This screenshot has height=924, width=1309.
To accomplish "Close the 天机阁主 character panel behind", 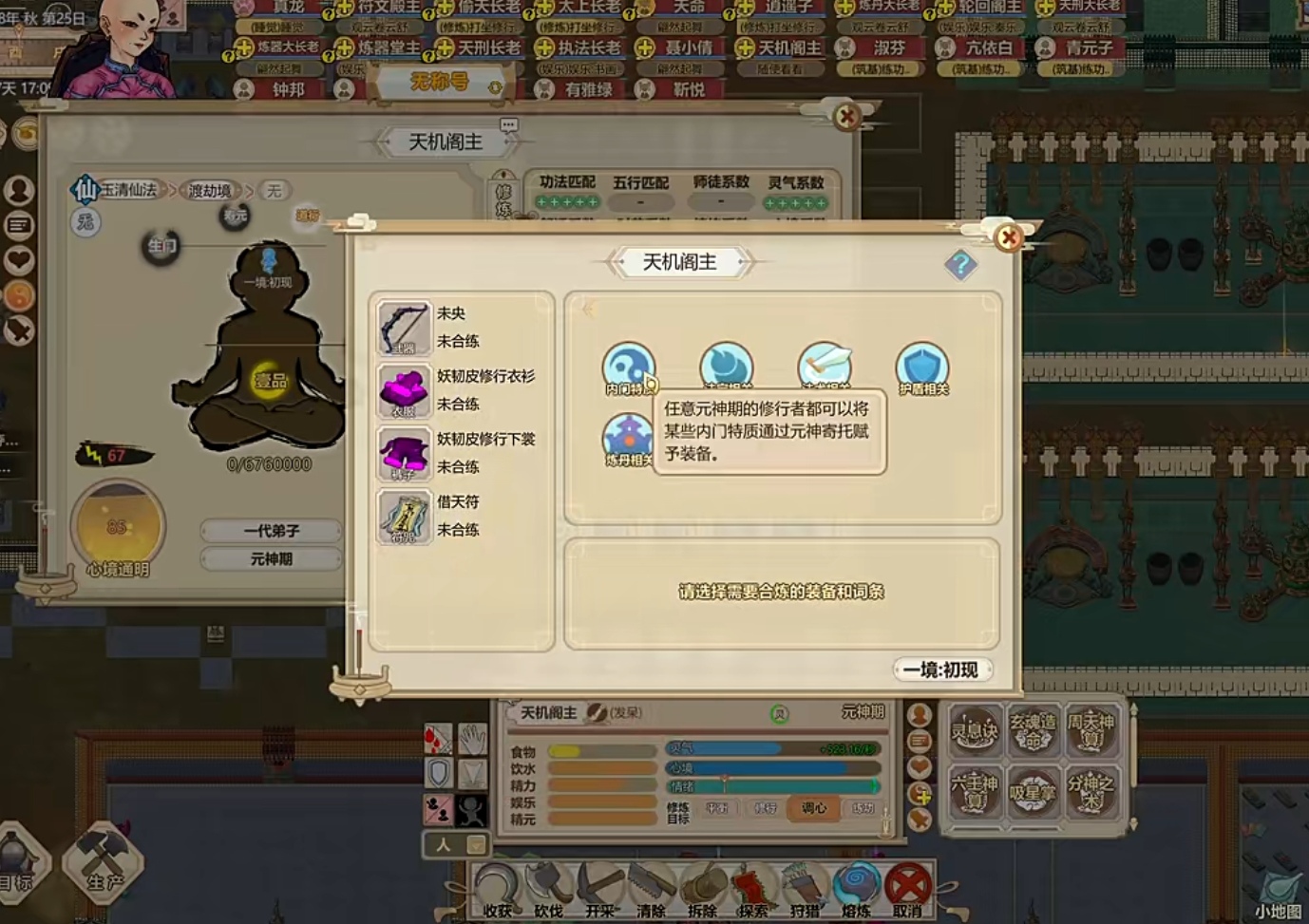I will pyautogui.click(x=845, y=117).
